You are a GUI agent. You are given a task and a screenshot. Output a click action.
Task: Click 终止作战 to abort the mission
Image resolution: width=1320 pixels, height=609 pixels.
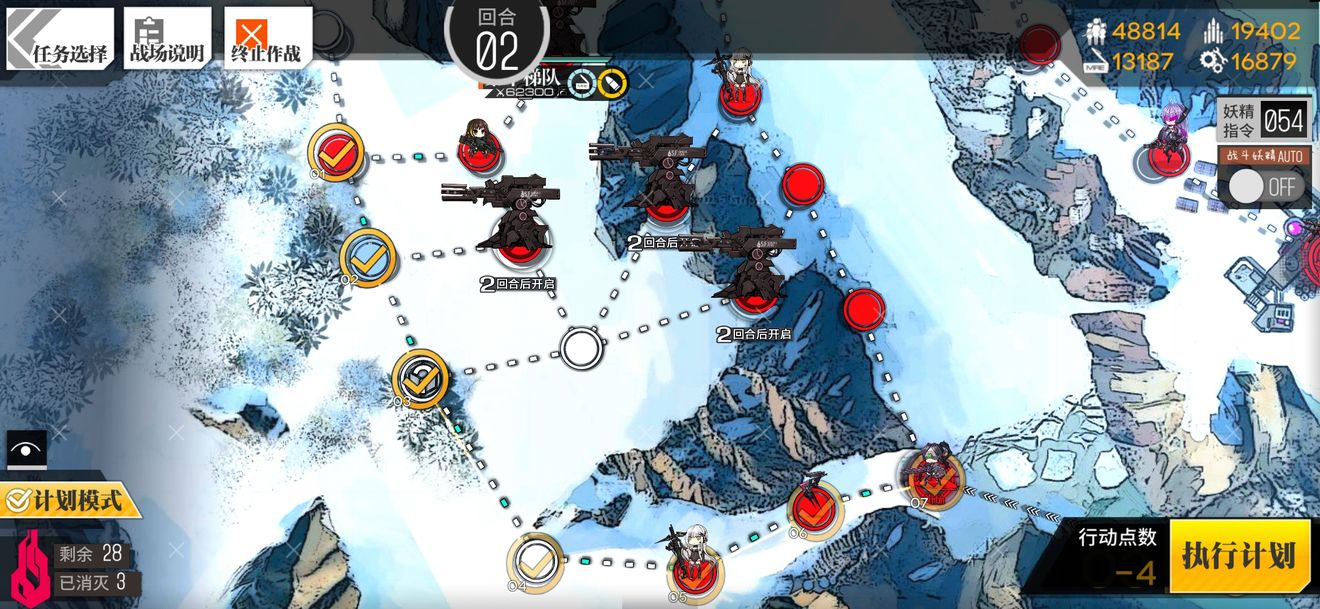coord(267,39)
